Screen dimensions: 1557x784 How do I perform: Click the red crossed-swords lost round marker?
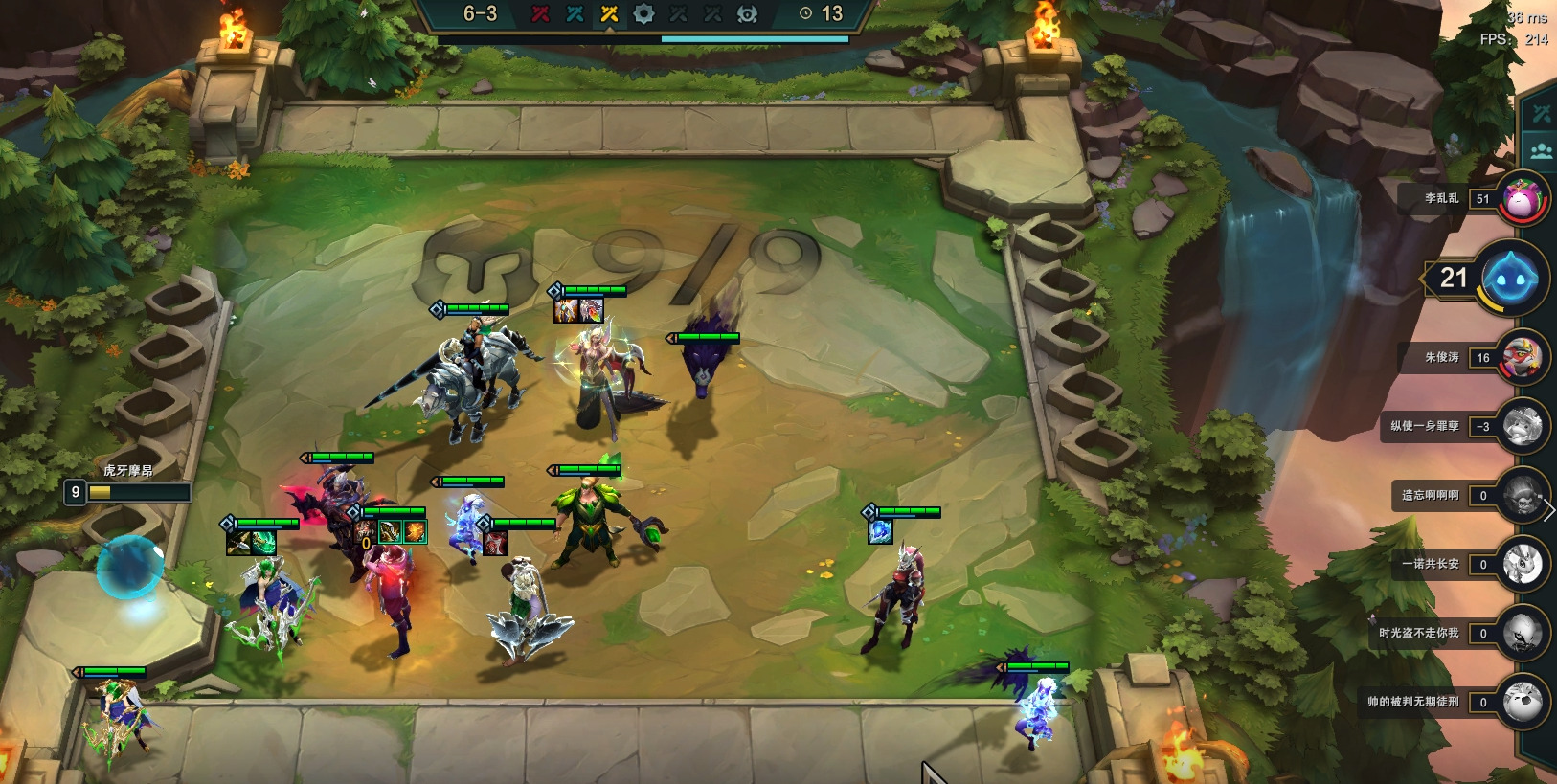(x=540, y=13)
